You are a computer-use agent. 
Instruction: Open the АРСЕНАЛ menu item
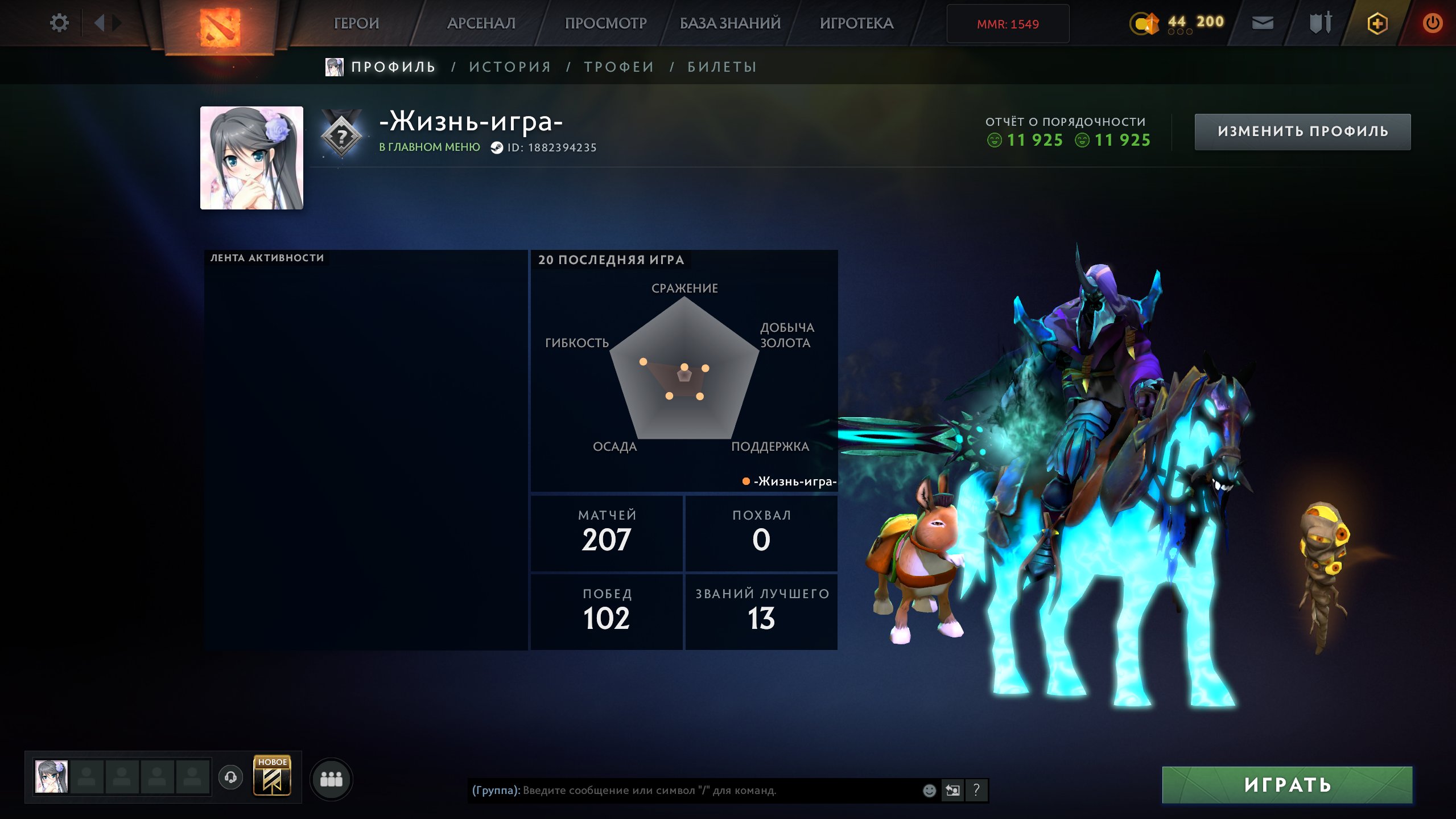pyautogui.click(x=481, y=23)
